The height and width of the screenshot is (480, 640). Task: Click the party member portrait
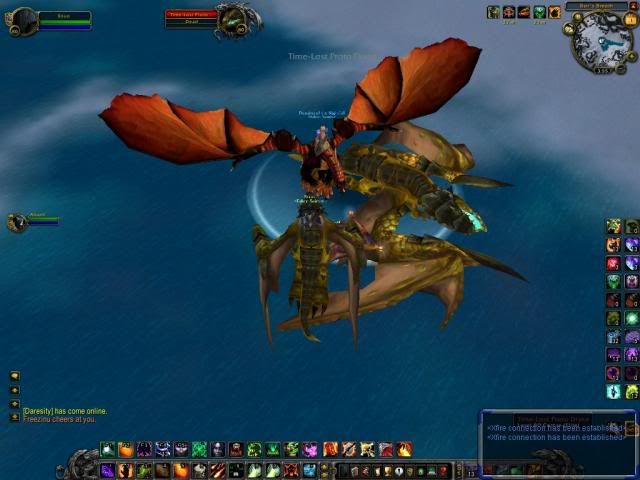pyautogui.click(x=16, y=222)
